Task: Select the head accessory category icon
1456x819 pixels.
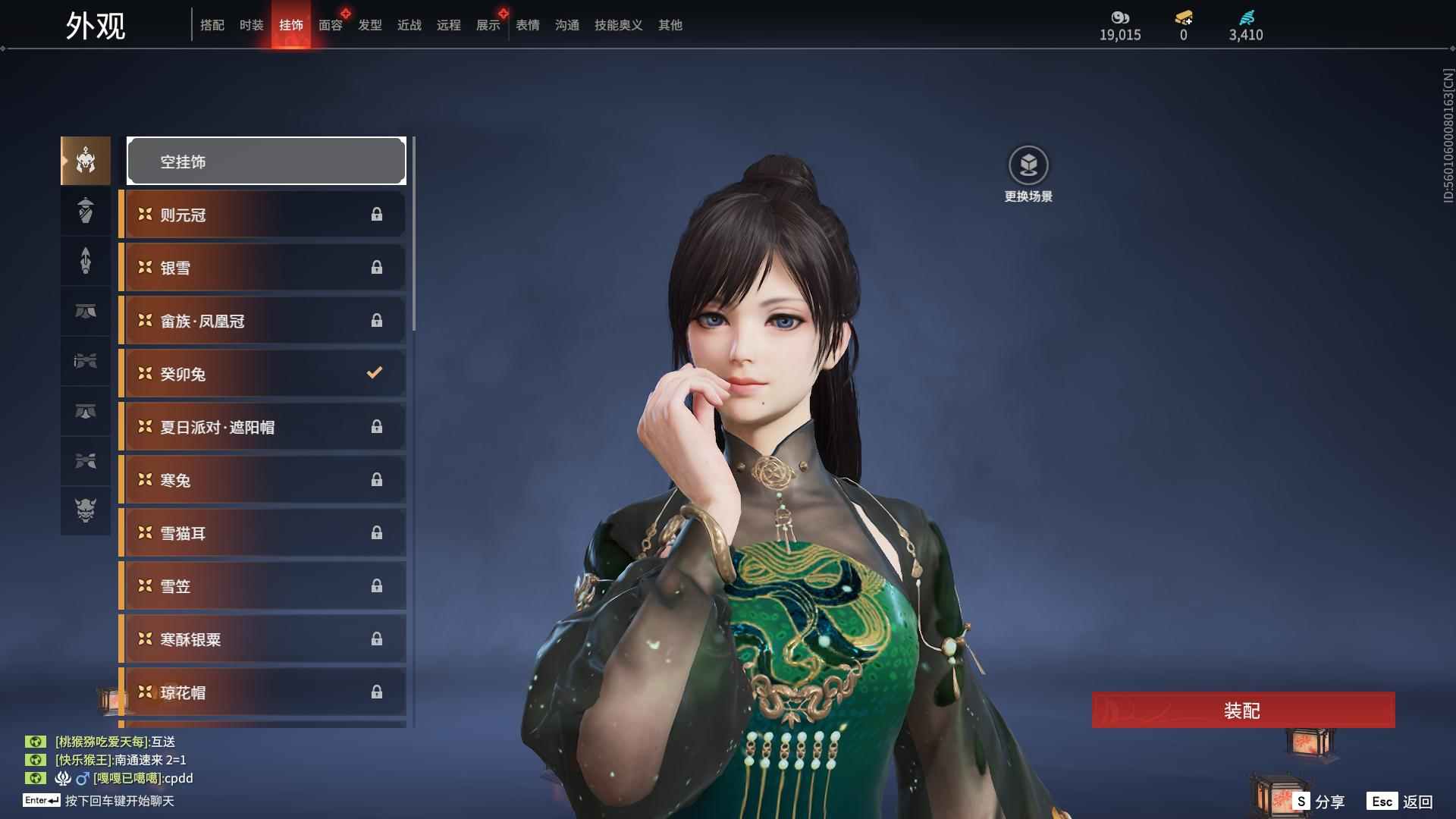Action: (x=85, y=160)
